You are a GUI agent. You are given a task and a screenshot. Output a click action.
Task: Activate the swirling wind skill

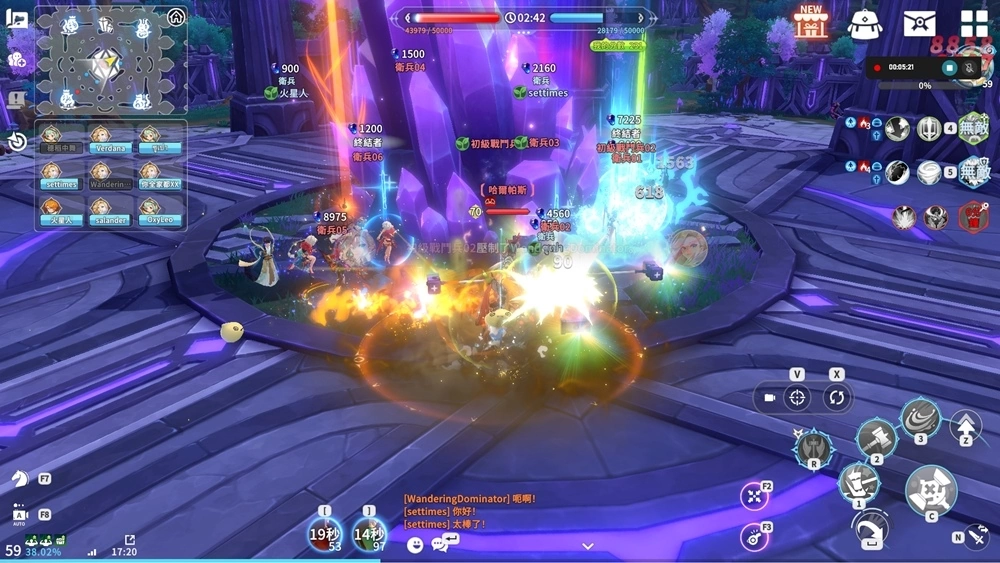pyautogui.click(x=920, y=417)
